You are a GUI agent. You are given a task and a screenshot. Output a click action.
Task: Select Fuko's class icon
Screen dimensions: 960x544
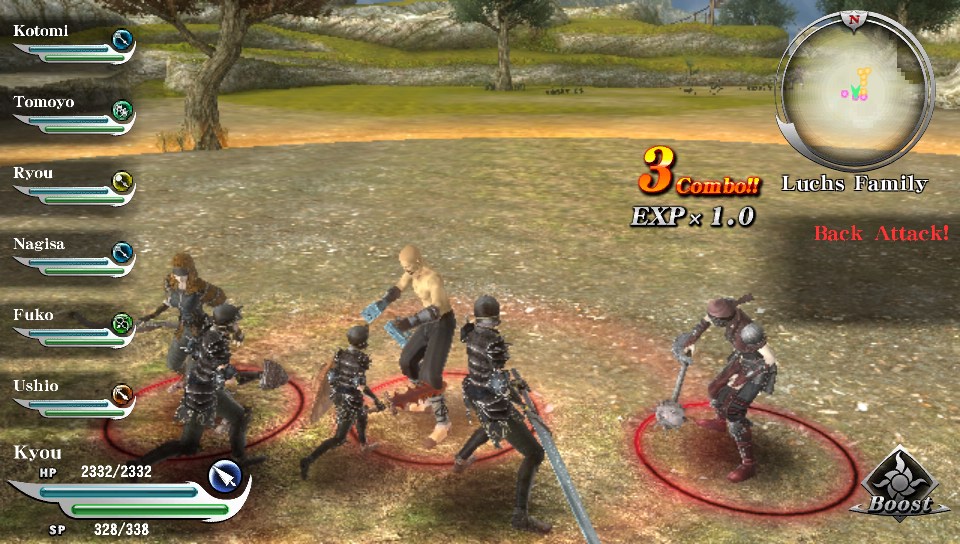(x=122, y=323)
